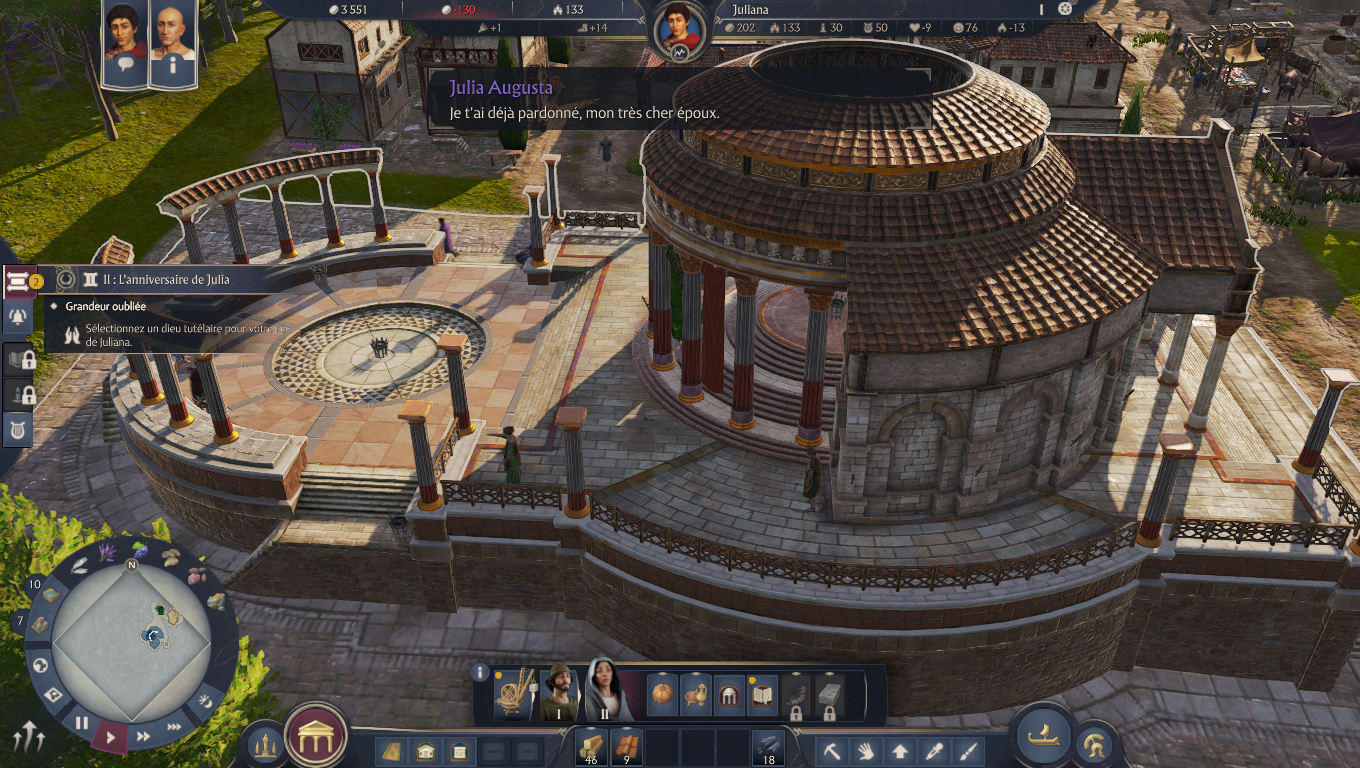
Task: Open the Roman helmet military button
Action: click(1094, 744)
